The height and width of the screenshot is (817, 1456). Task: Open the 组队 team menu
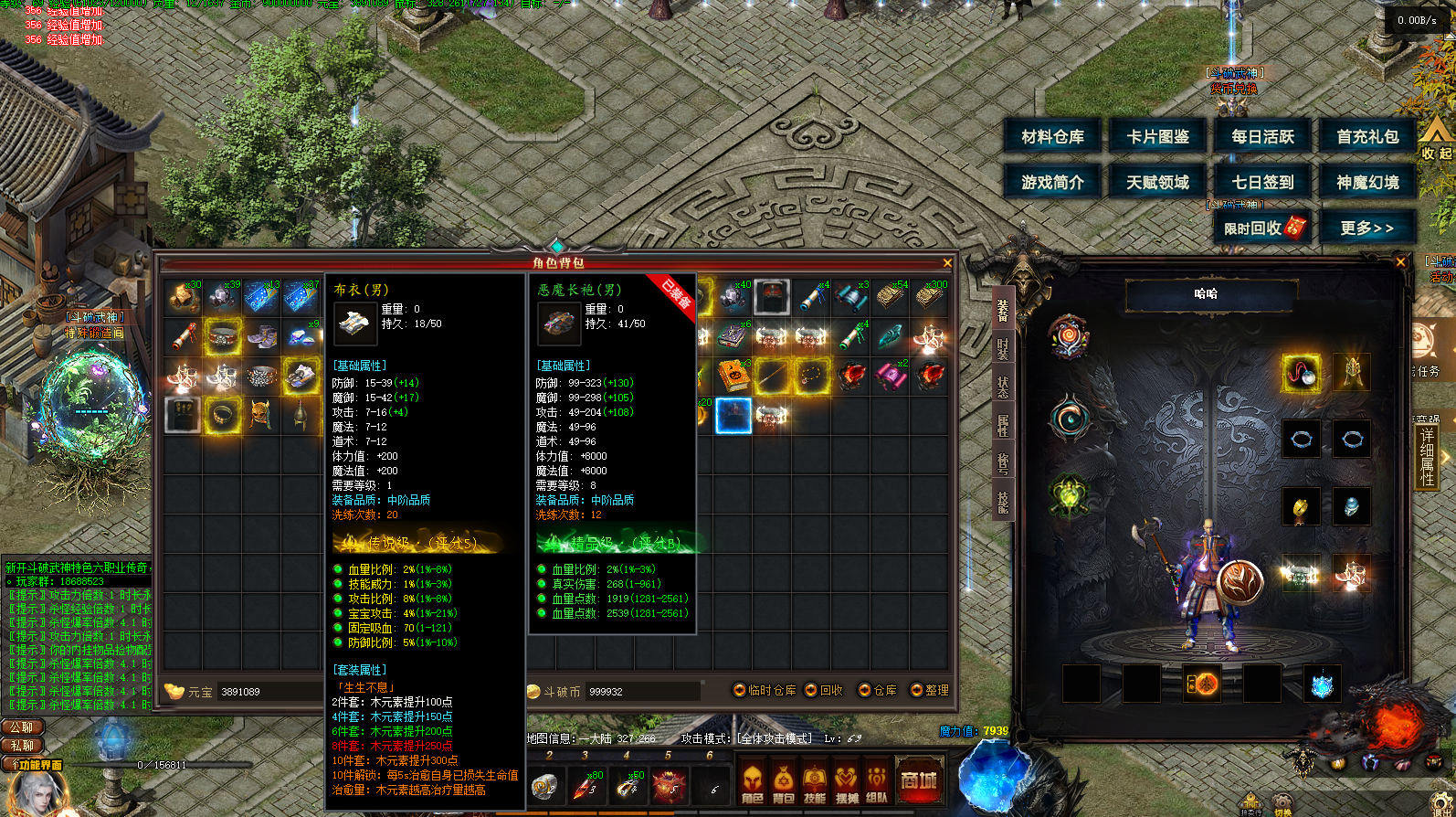[x=877, y=783]
